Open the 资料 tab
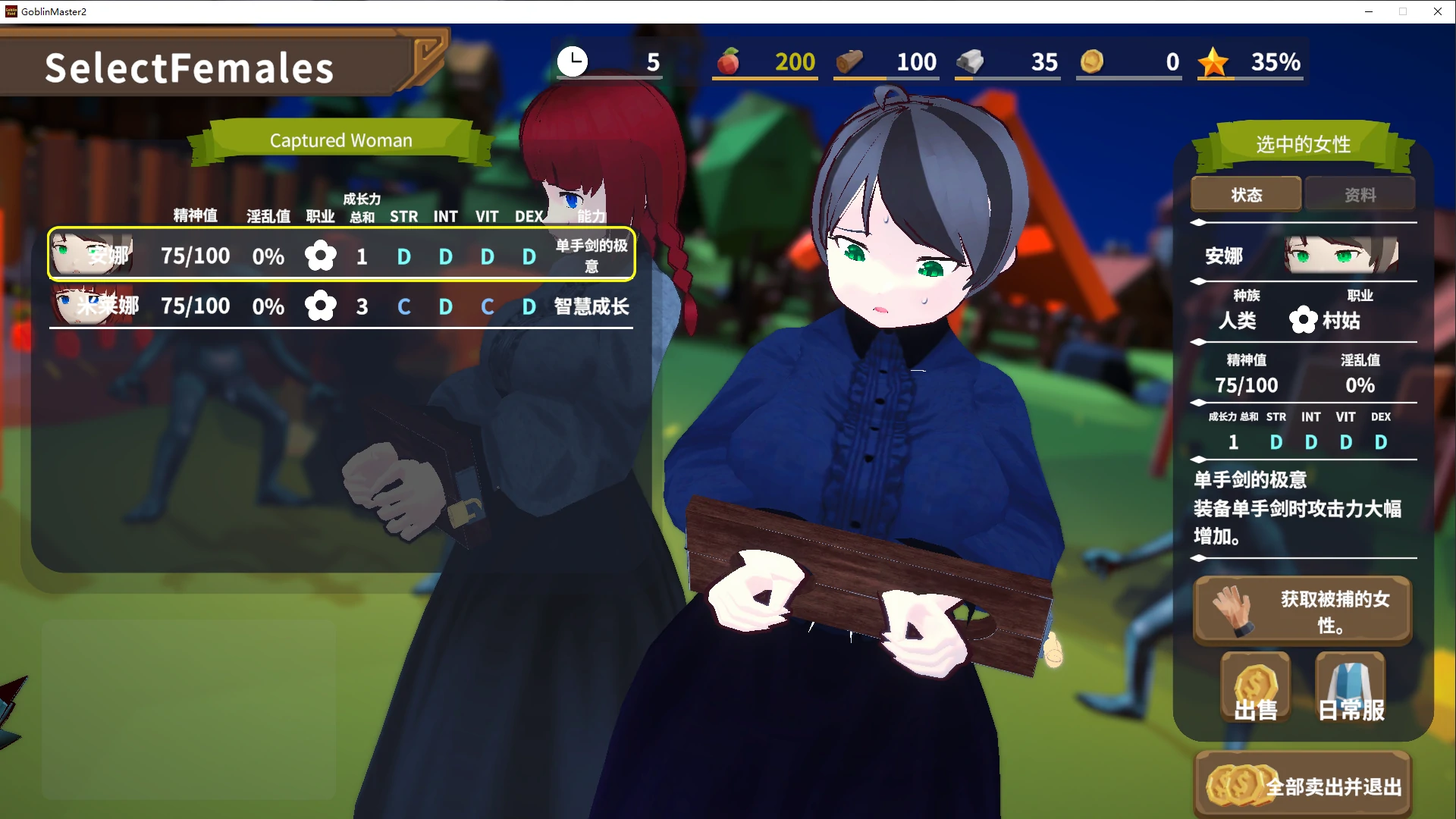 (x=1360, y=195)
